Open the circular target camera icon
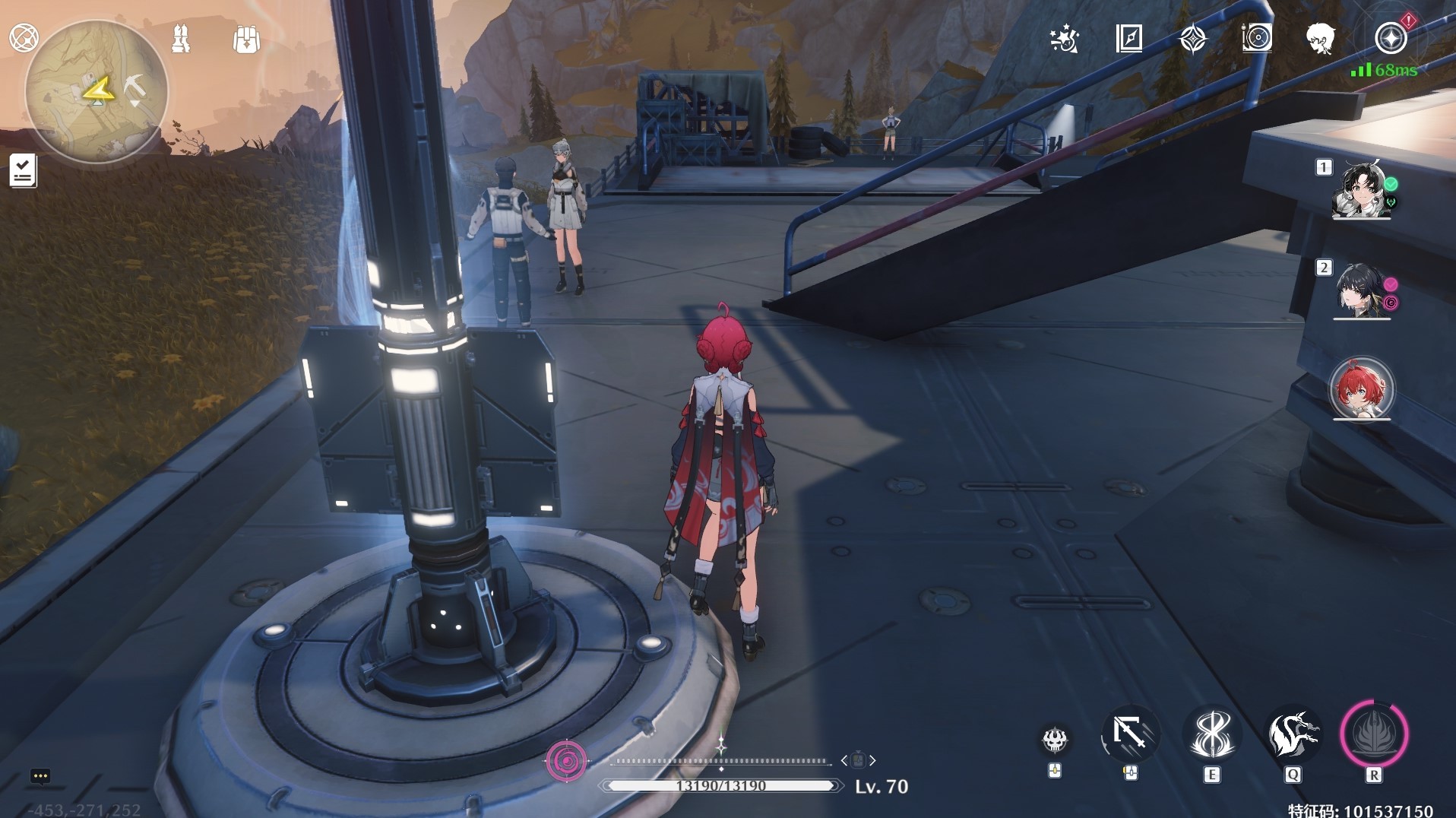Image resolution: width=1456 pixels, height=818 pixels. click(x=1257, y=38)
